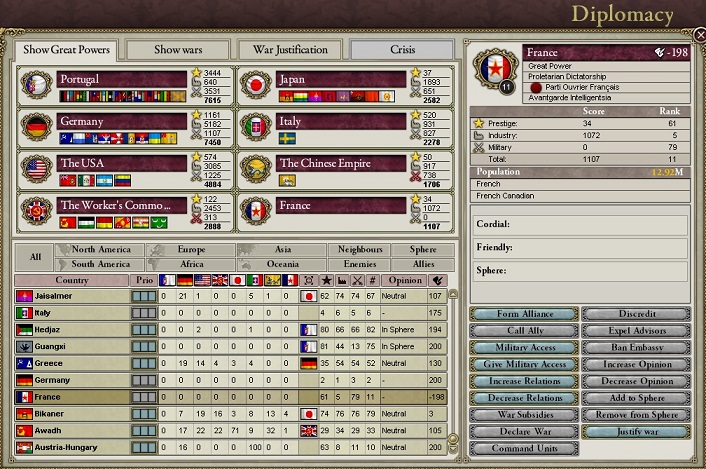
Task: Click the Ban Embassy button
Action: pos(635,347)
